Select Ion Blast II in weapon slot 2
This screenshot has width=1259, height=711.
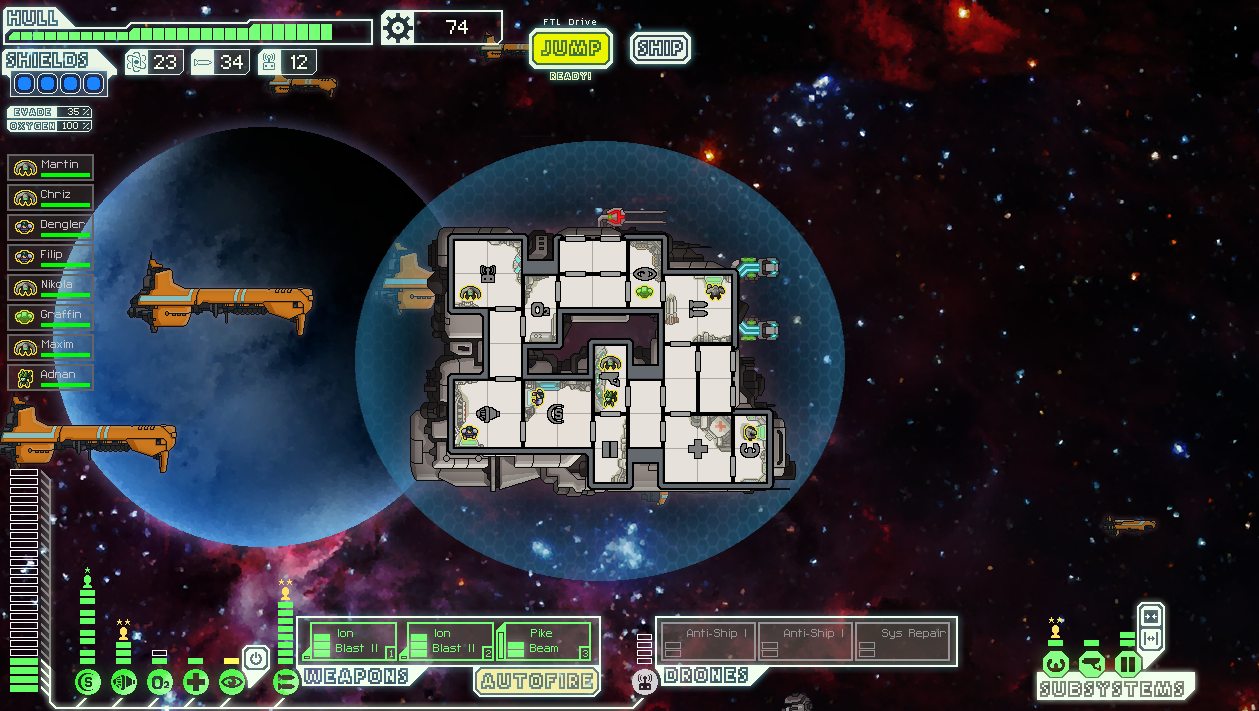[x=447, y=641]
